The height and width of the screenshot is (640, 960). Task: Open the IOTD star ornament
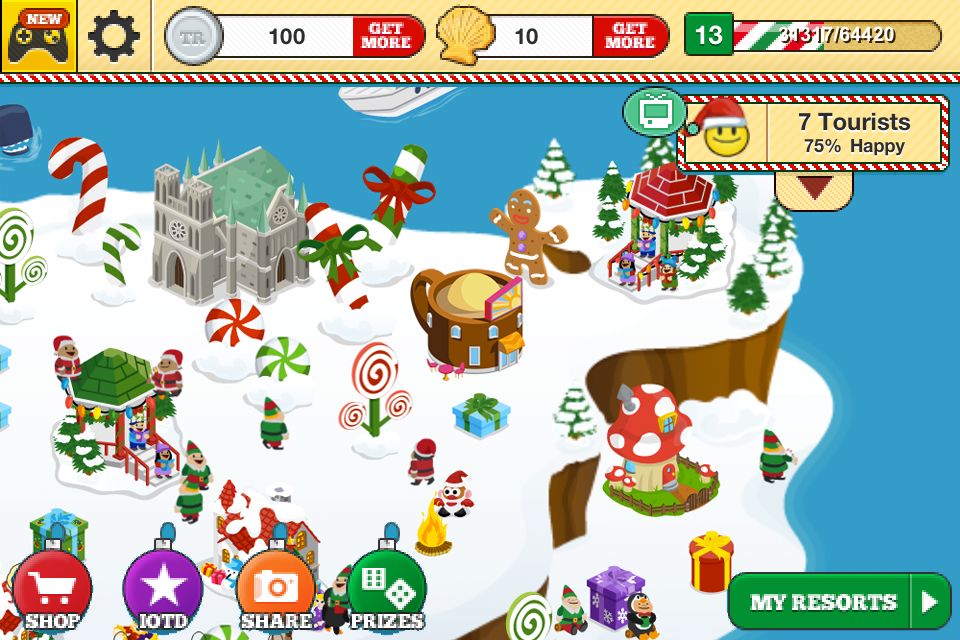coord(162,590)
